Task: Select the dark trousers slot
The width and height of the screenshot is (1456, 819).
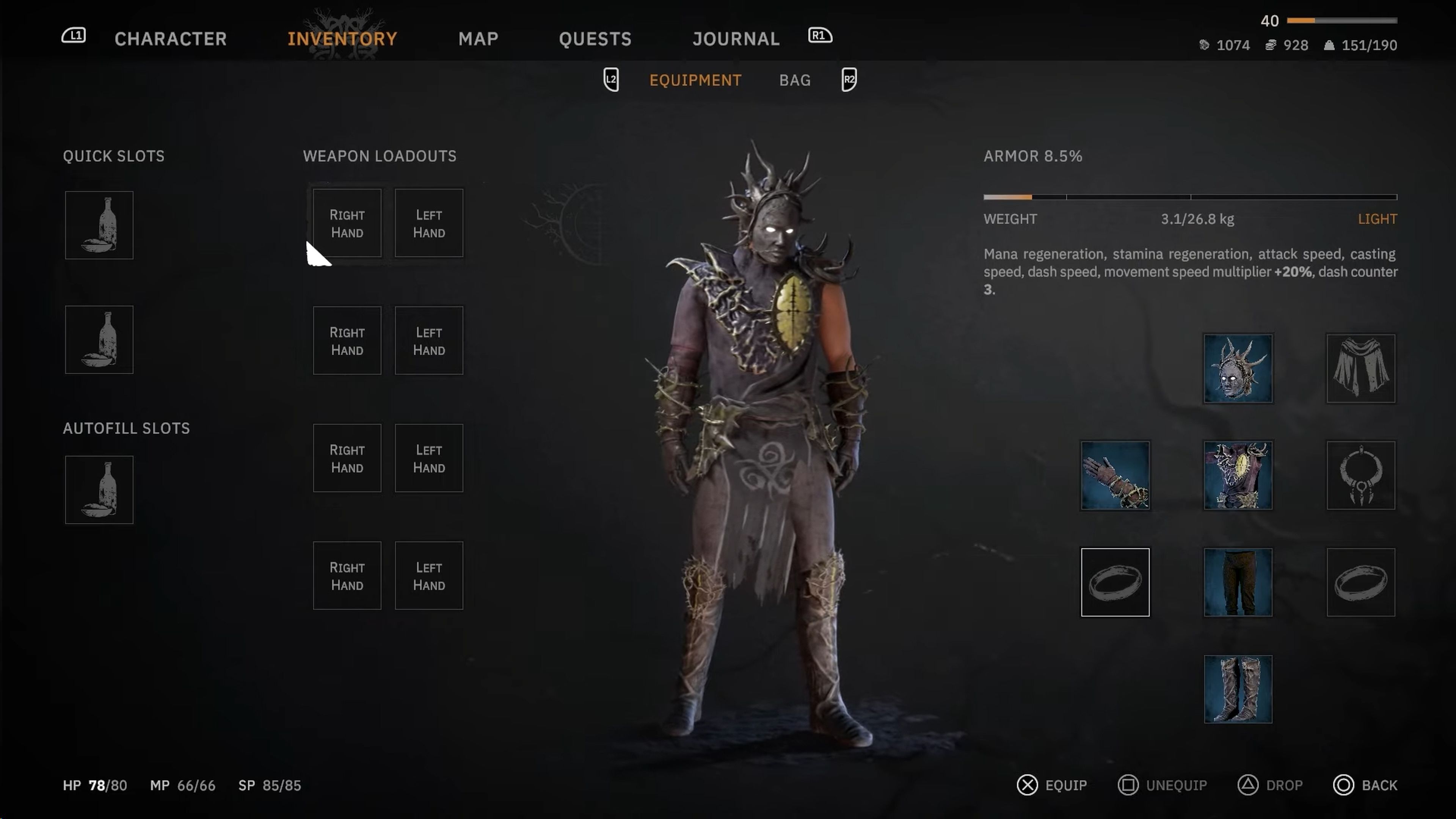Action: 1238,582
